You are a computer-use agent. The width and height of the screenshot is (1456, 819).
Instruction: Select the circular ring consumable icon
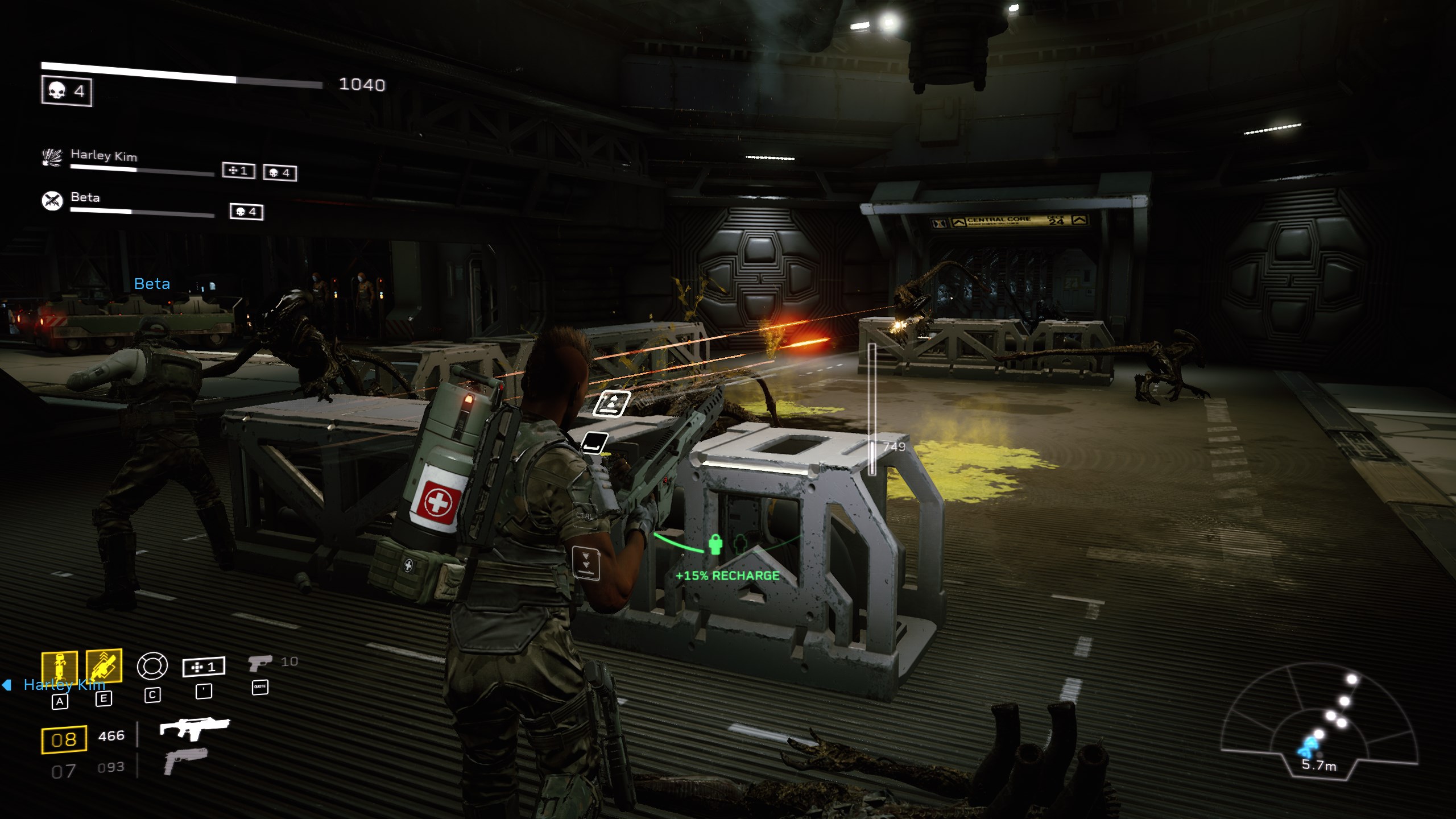[152, 666]
